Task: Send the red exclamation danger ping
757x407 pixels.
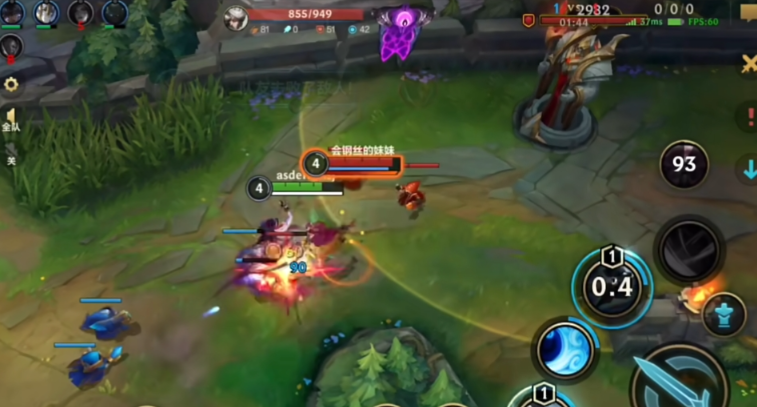Action: tap(748, 116)
